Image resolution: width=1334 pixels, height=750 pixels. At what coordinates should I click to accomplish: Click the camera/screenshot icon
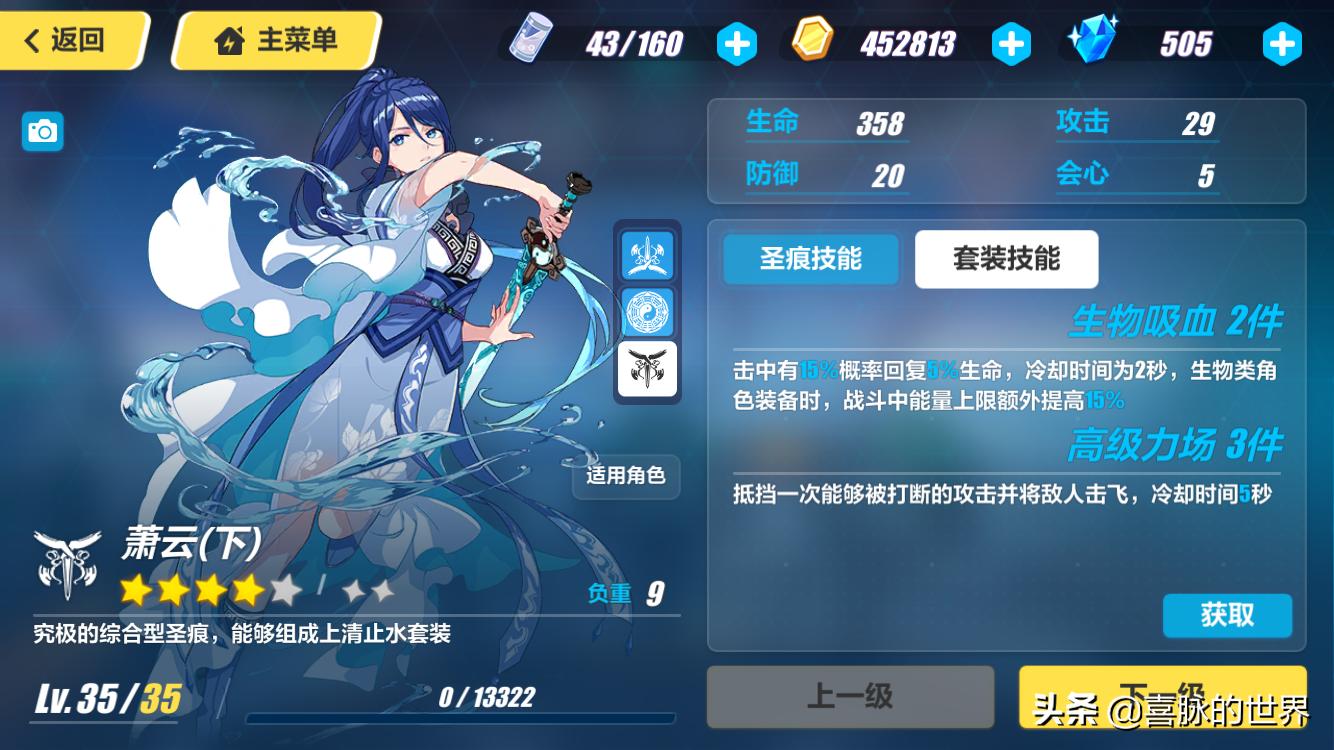click(x=42, y=131)
